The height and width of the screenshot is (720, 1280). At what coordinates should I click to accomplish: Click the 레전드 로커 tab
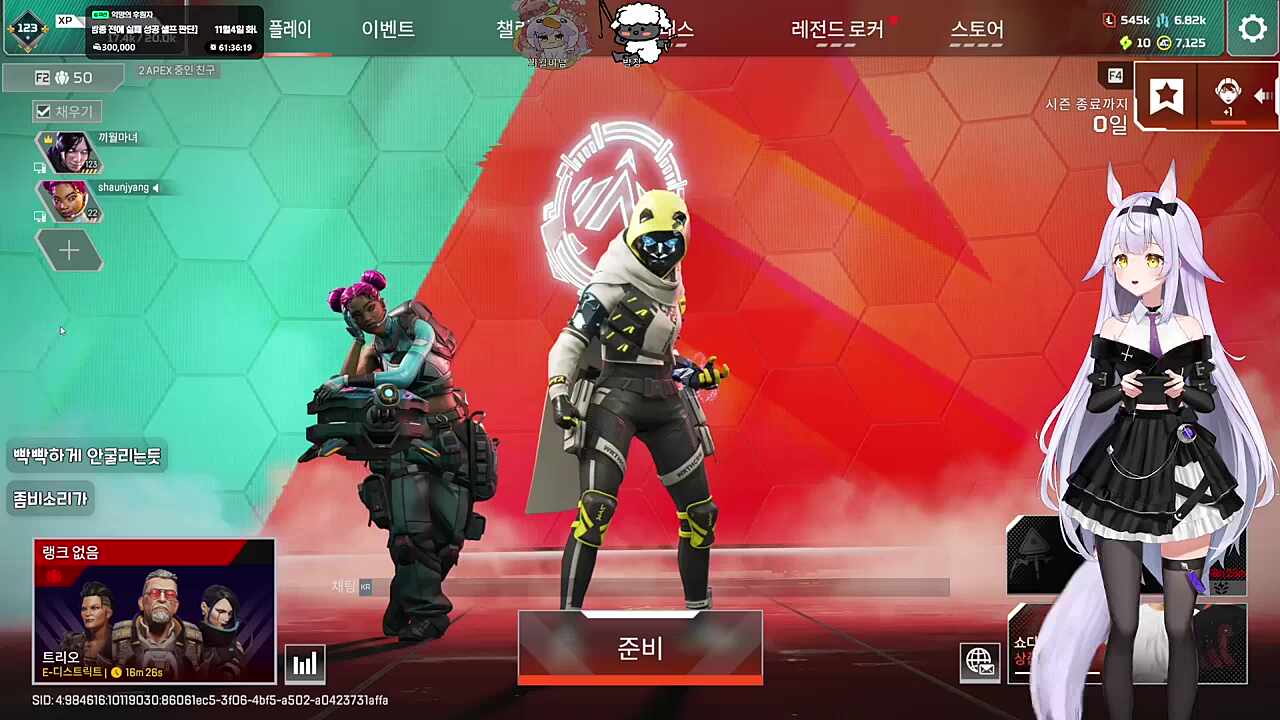[838, 30]
